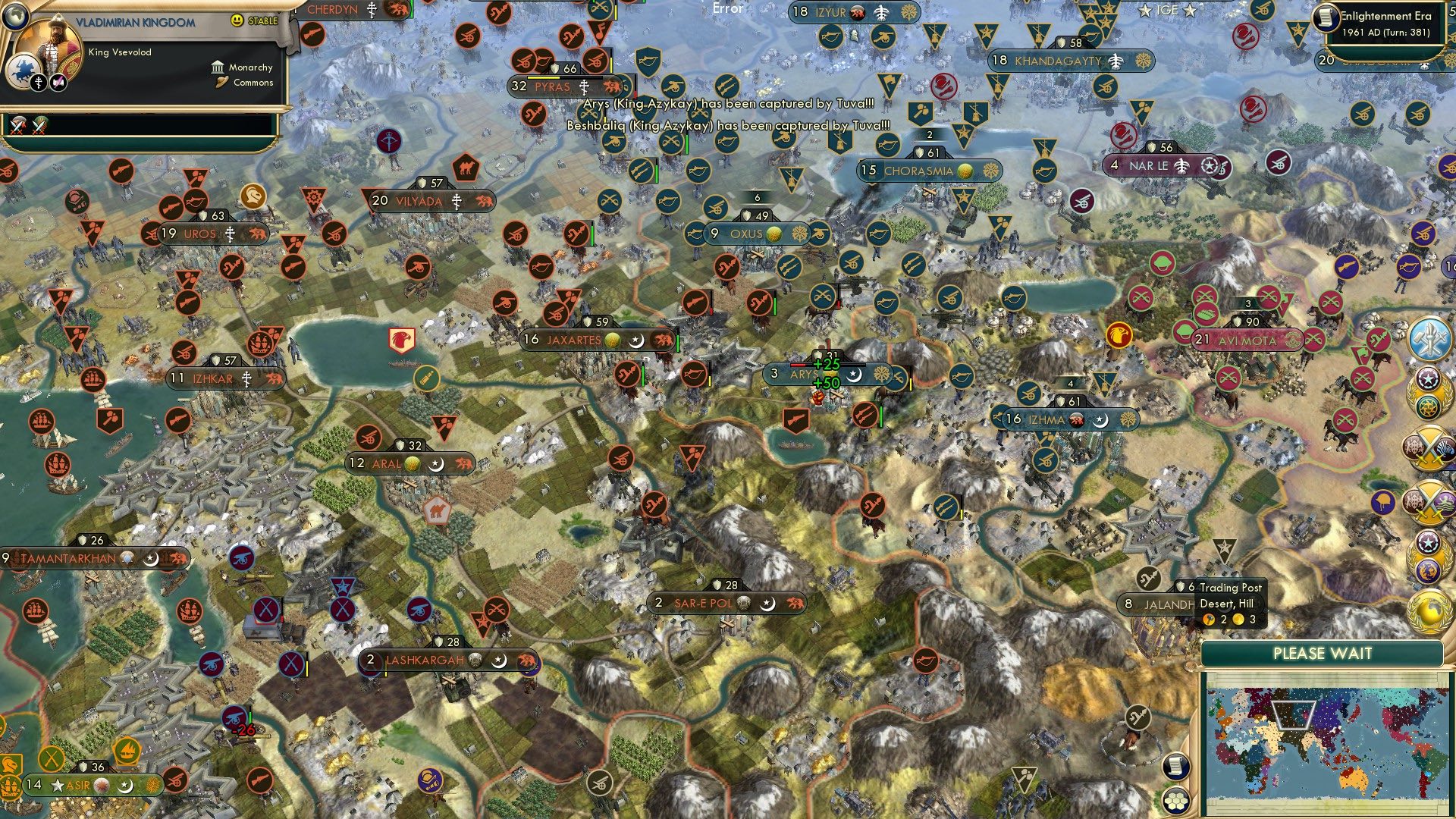Click the STABLE happiness smiley face
Image resolution: width=1456 pixels, height=819 pixels.
236,20
